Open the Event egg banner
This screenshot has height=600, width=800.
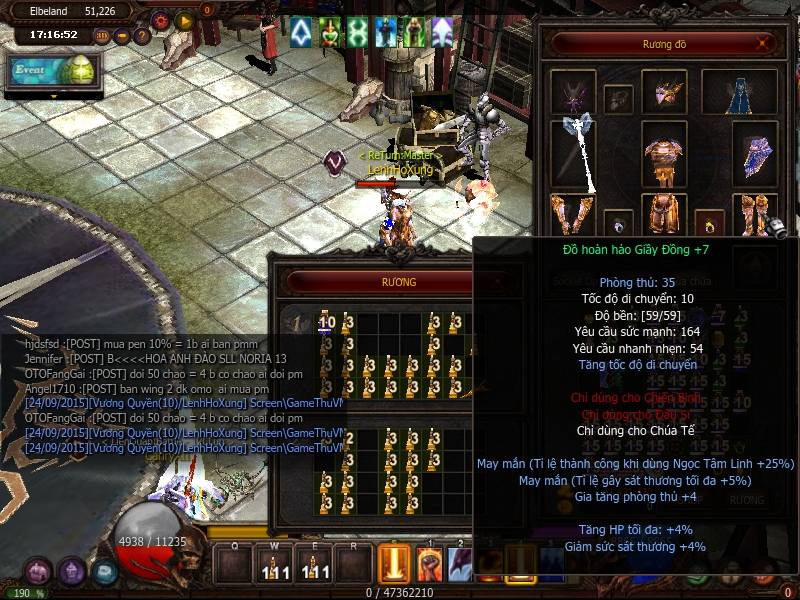[x=52, y=72]
